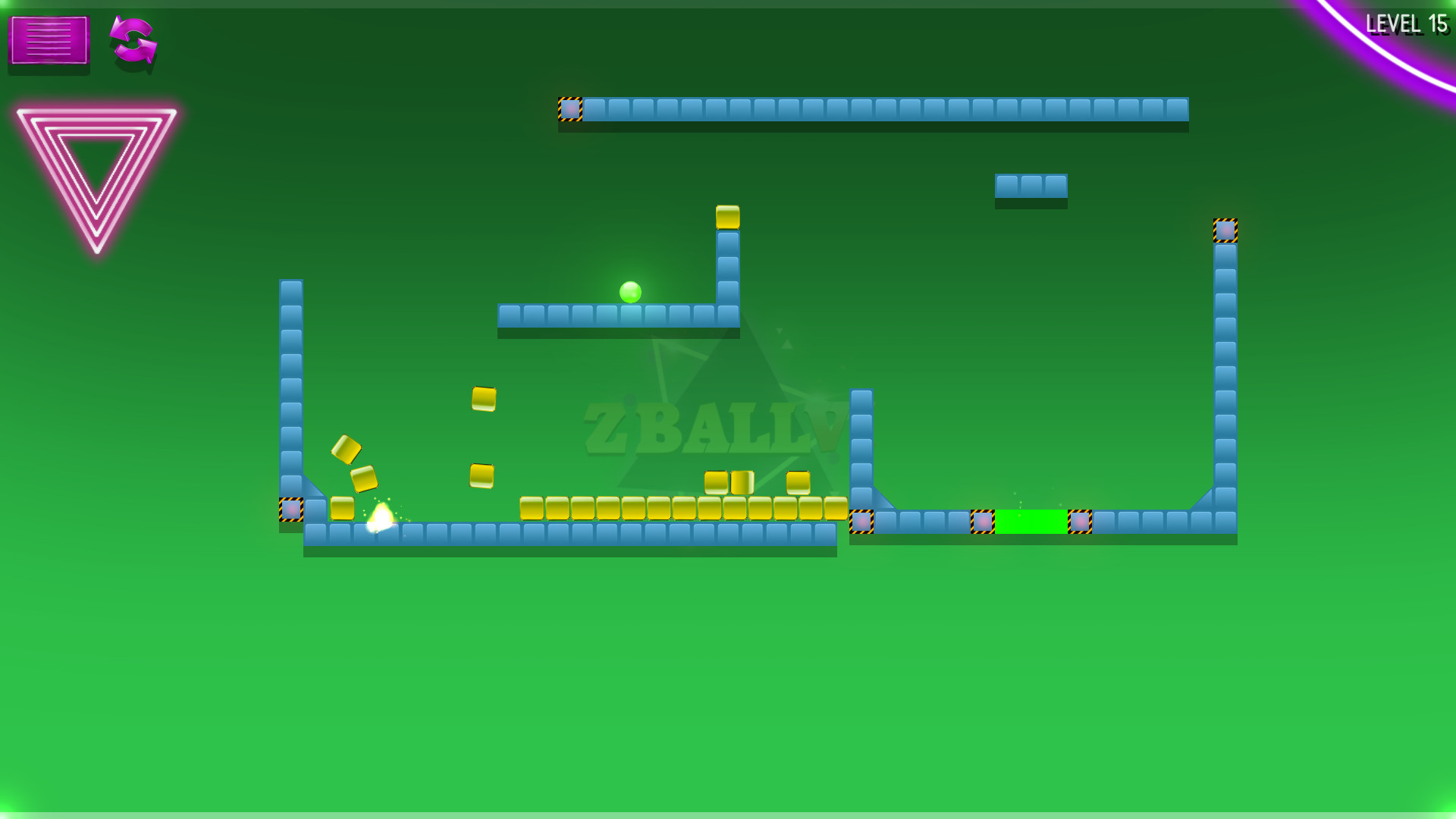Select the bright green goal pad
1456x819 pixels.
tap(1031, 522)
